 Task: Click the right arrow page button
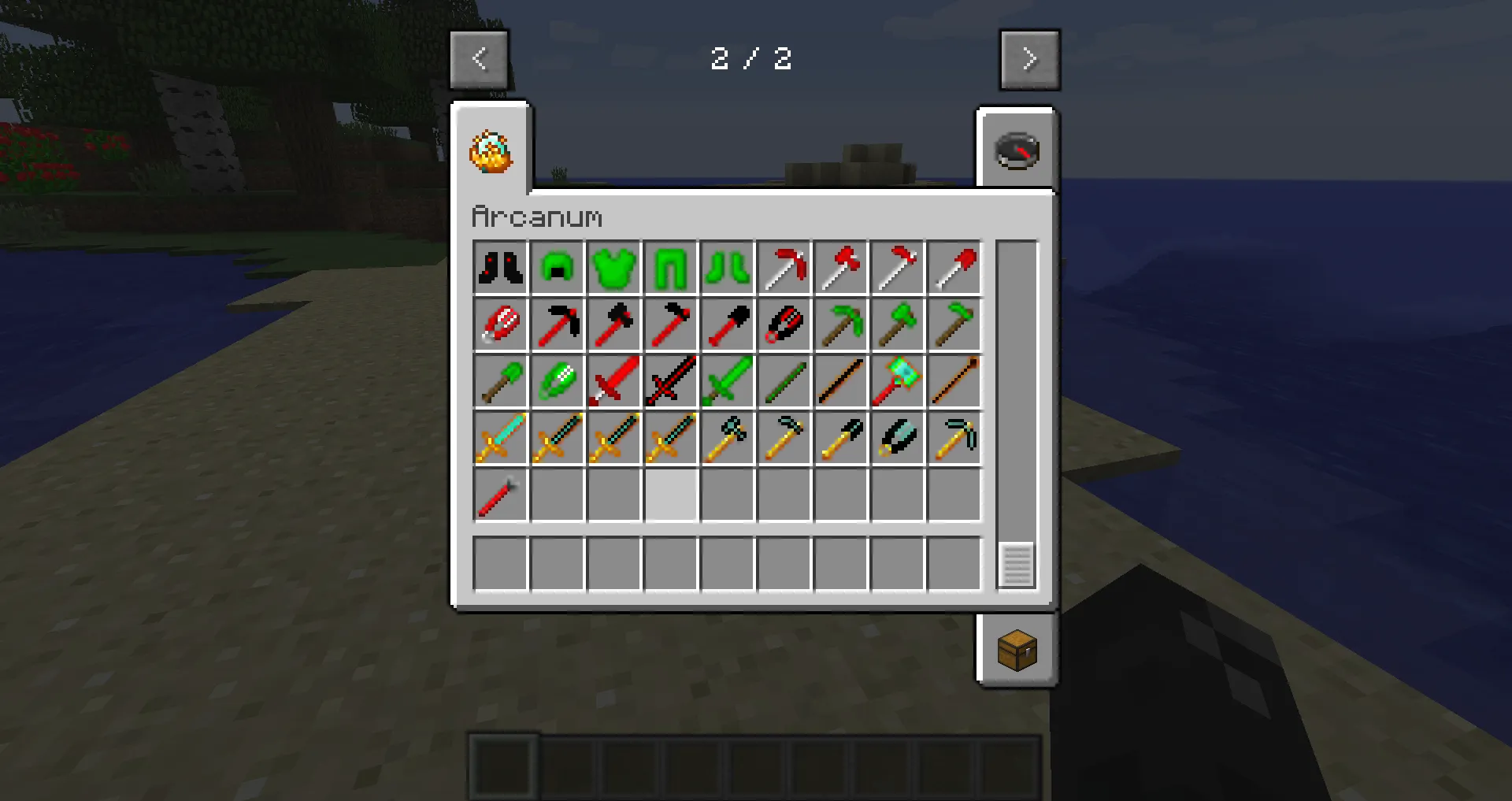point(1029,59)
